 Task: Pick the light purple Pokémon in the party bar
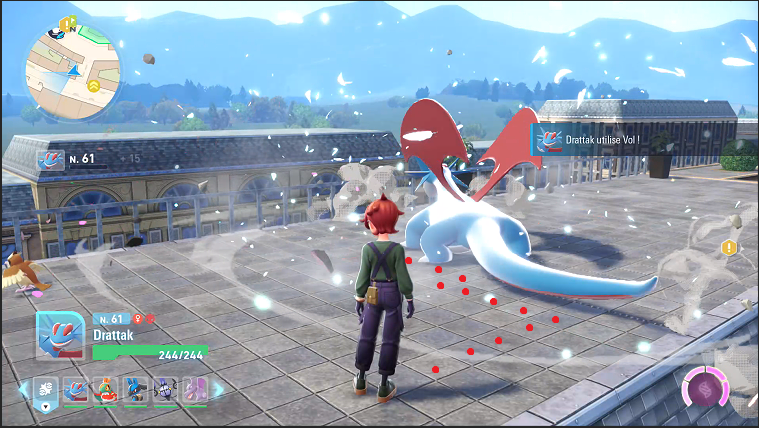coord(194,389)
